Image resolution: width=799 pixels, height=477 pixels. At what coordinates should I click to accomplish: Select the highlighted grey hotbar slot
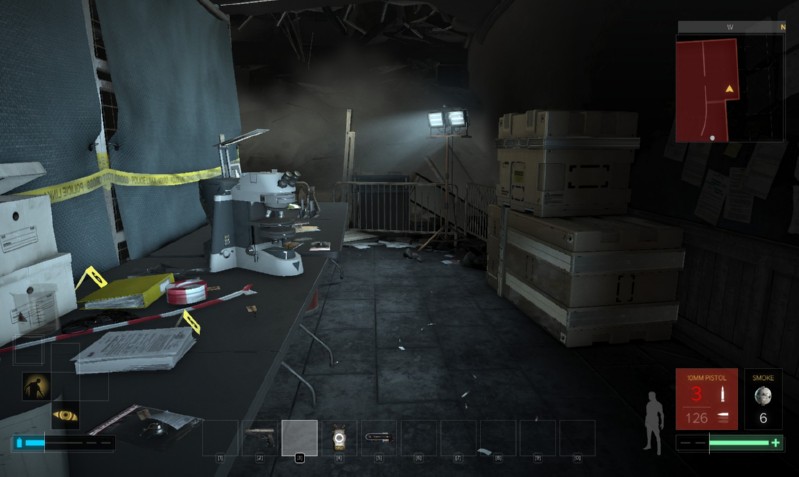coord(299,437)
